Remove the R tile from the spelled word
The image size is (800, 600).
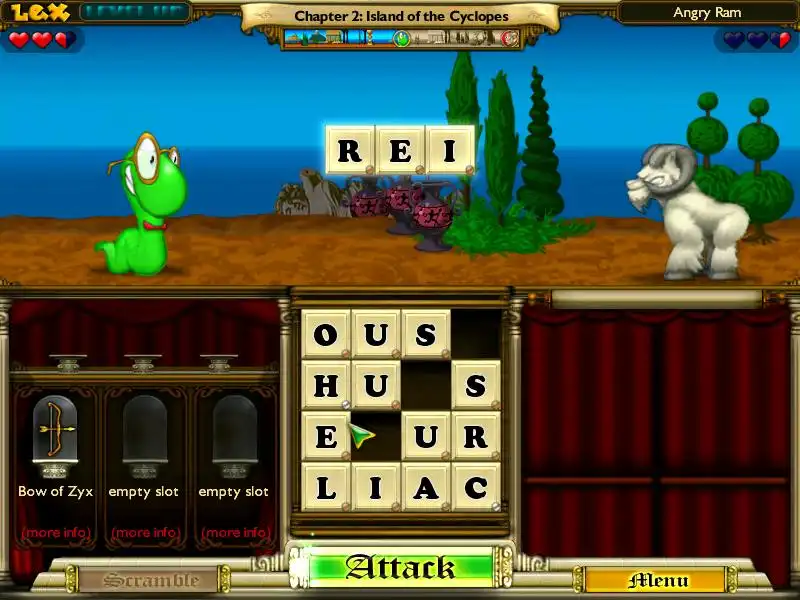(349, 152)
